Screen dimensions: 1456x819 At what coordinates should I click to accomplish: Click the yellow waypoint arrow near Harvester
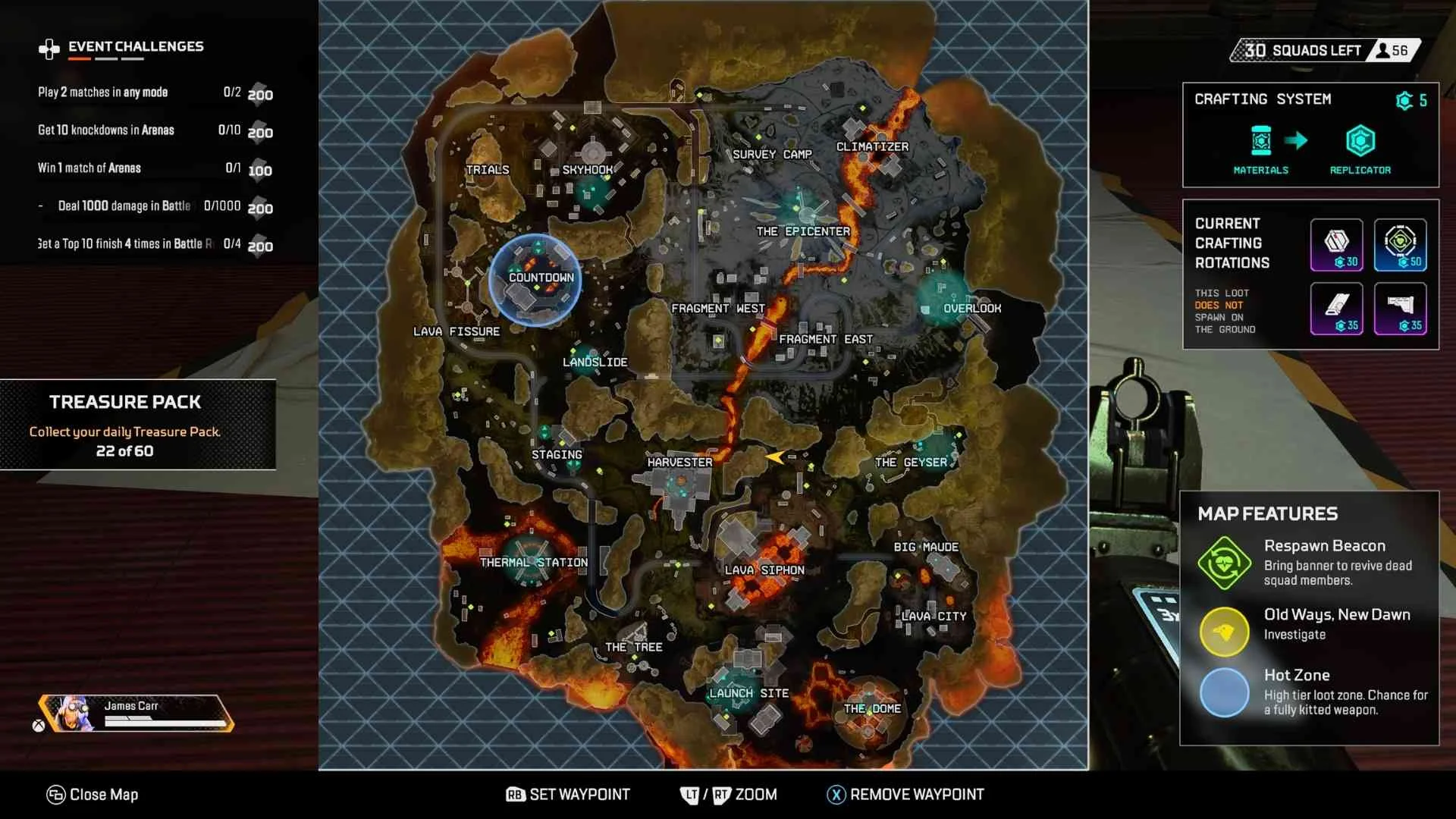[x=775, y=457]
